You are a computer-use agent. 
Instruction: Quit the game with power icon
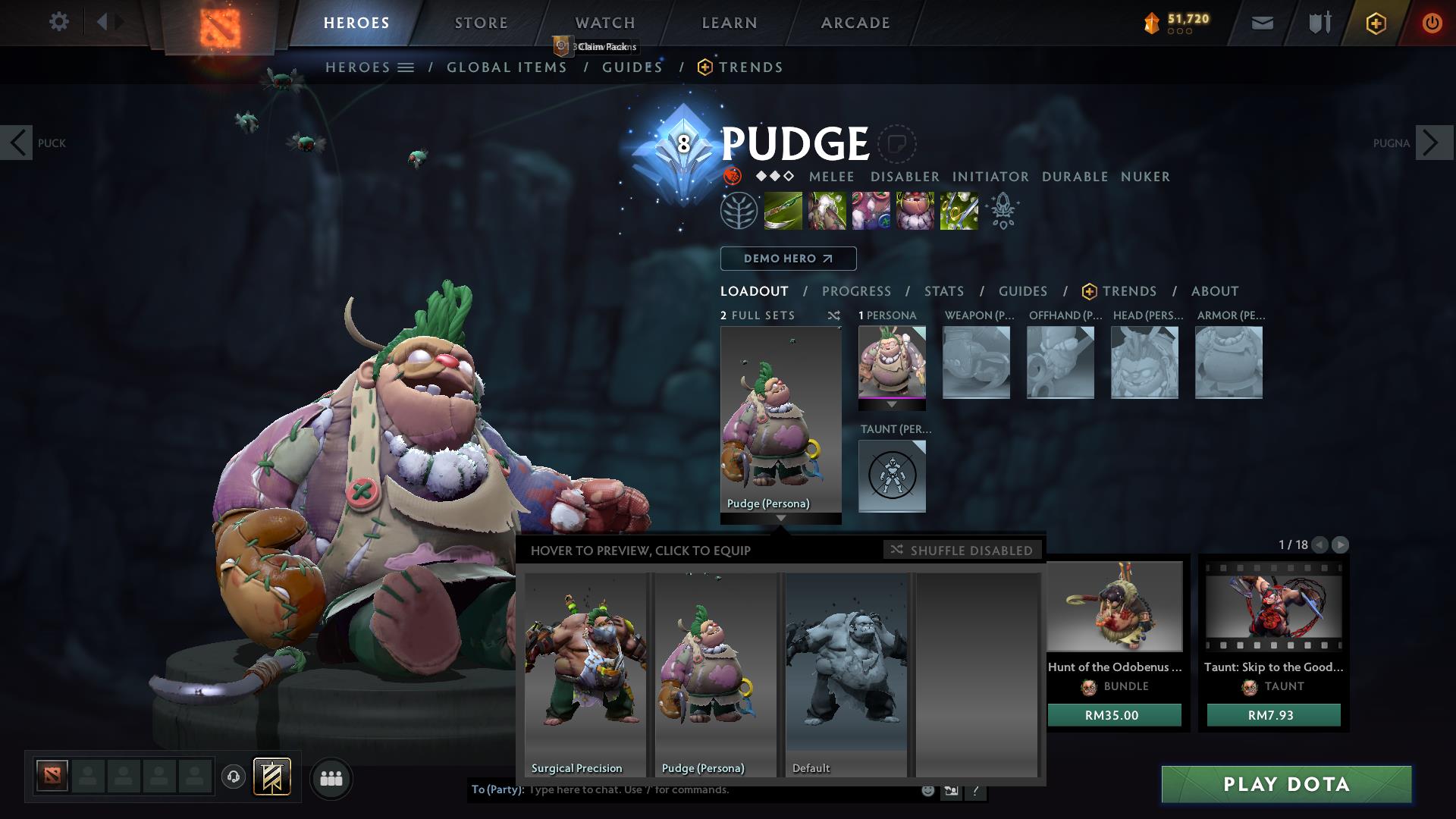(x=1431, y=23)
